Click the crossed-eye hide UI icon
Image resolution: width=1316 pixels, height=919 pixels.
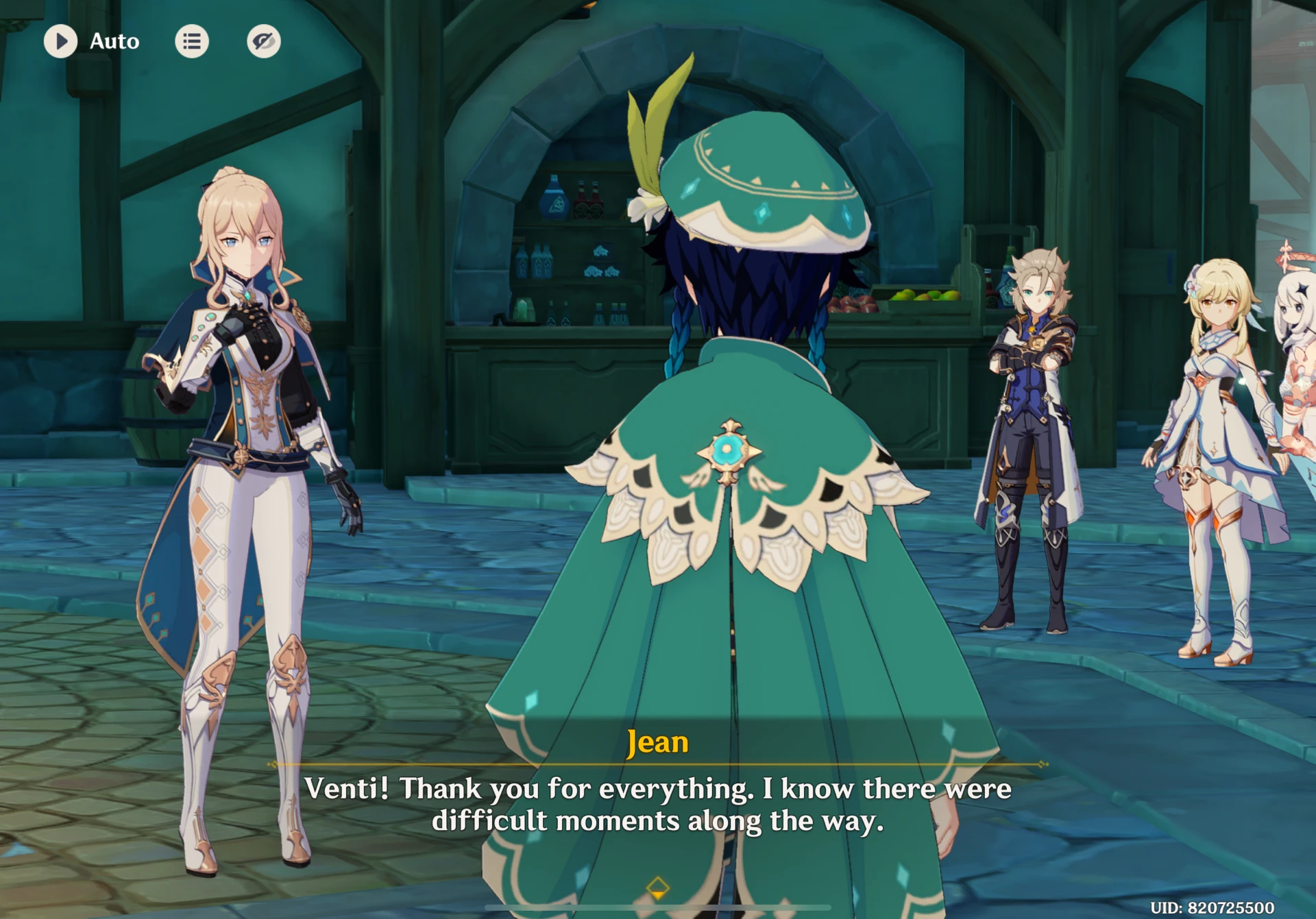click(x=263, y=40)
